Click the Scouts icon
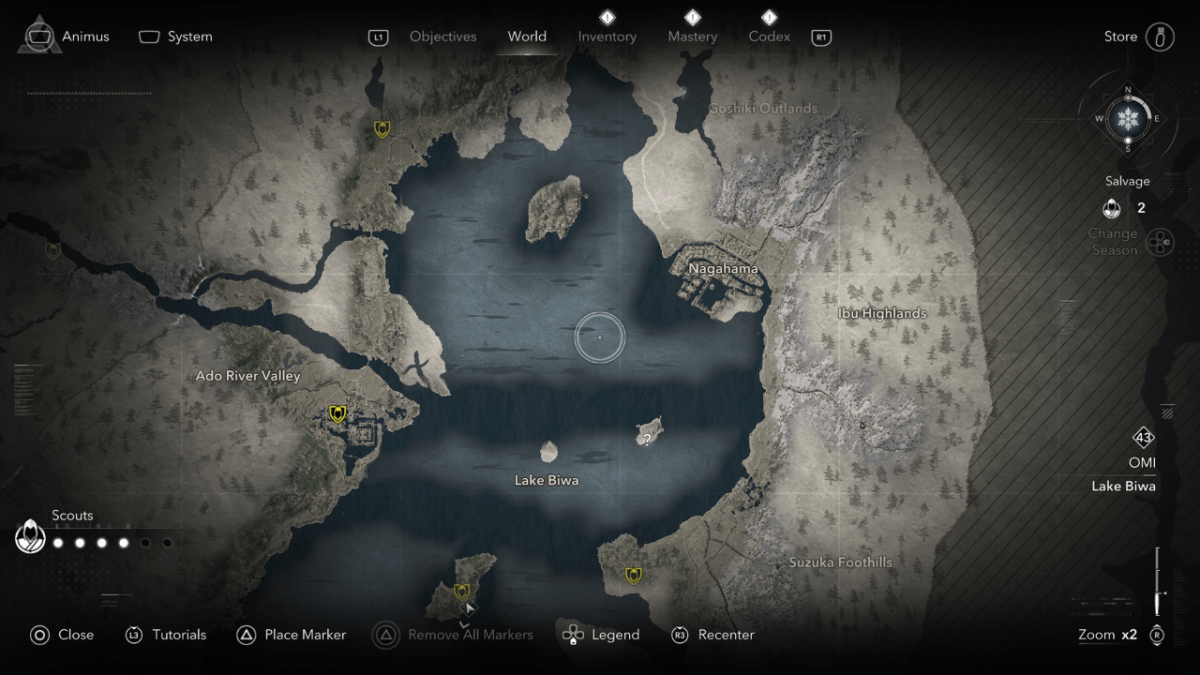1200x675 pixels. click(x=30, y=538)
